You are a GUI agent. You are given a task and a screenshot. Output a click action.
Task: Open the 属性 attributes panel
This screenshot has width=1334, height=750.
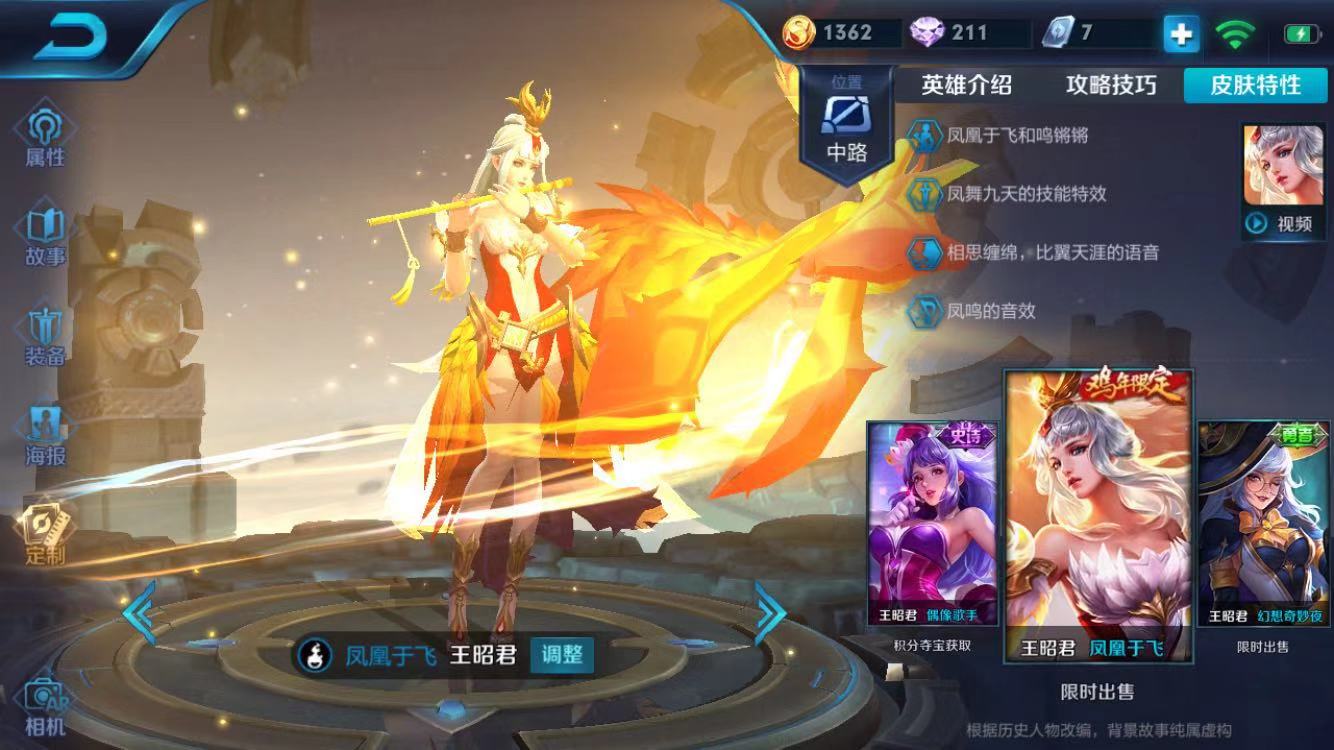click(42, 135)
